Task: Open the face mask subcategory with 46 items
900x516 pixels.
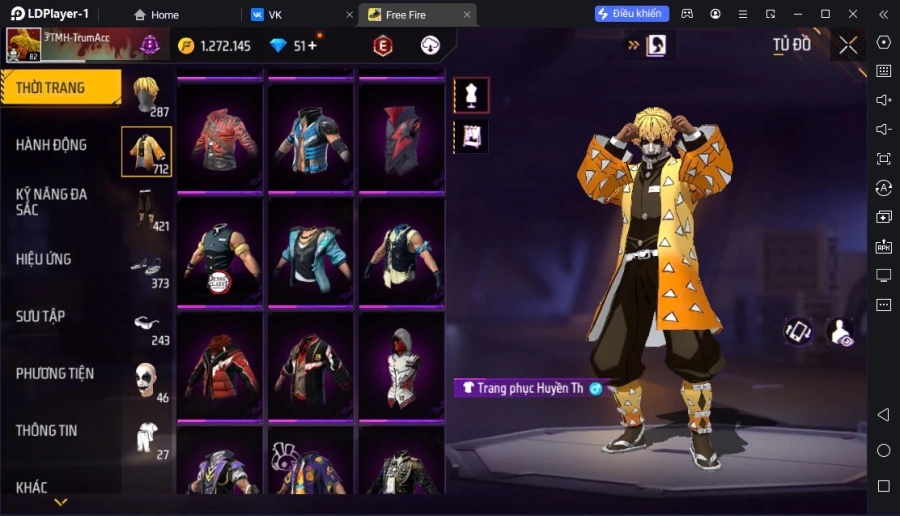Action: pos(147,381)
